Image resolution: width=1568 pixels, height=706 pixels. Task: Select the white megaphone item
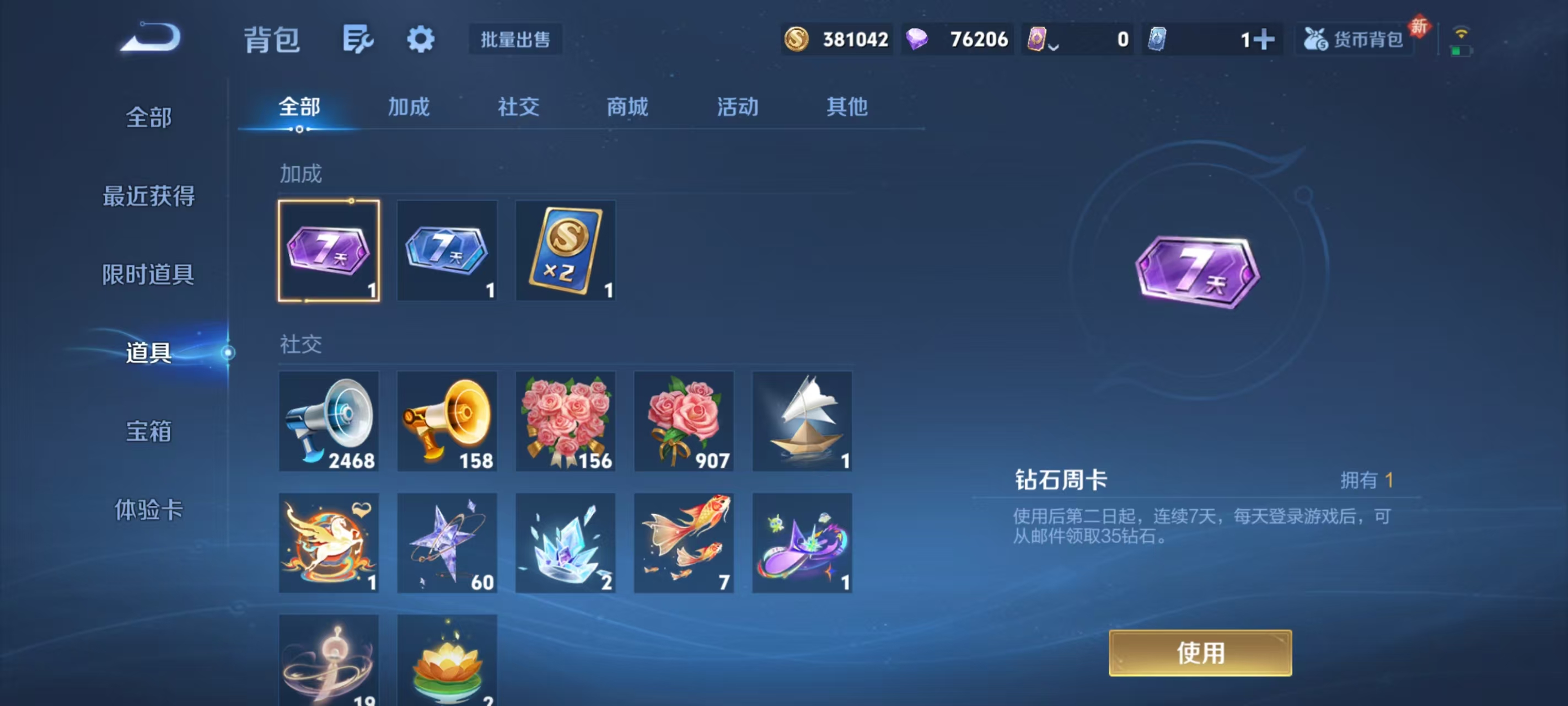click(x=329, y=420)
